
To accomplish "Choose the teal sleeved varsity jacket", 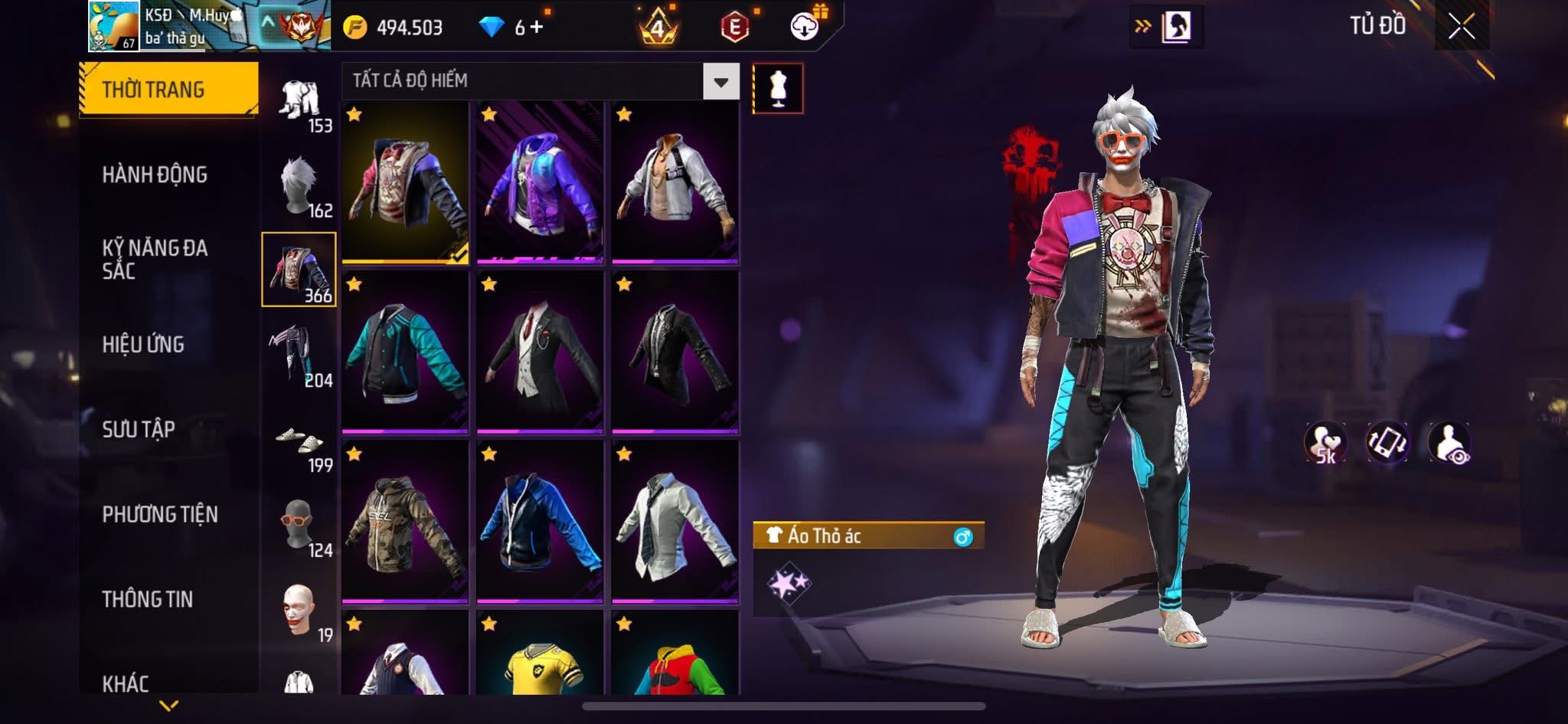I will click(x=405, y=352).
